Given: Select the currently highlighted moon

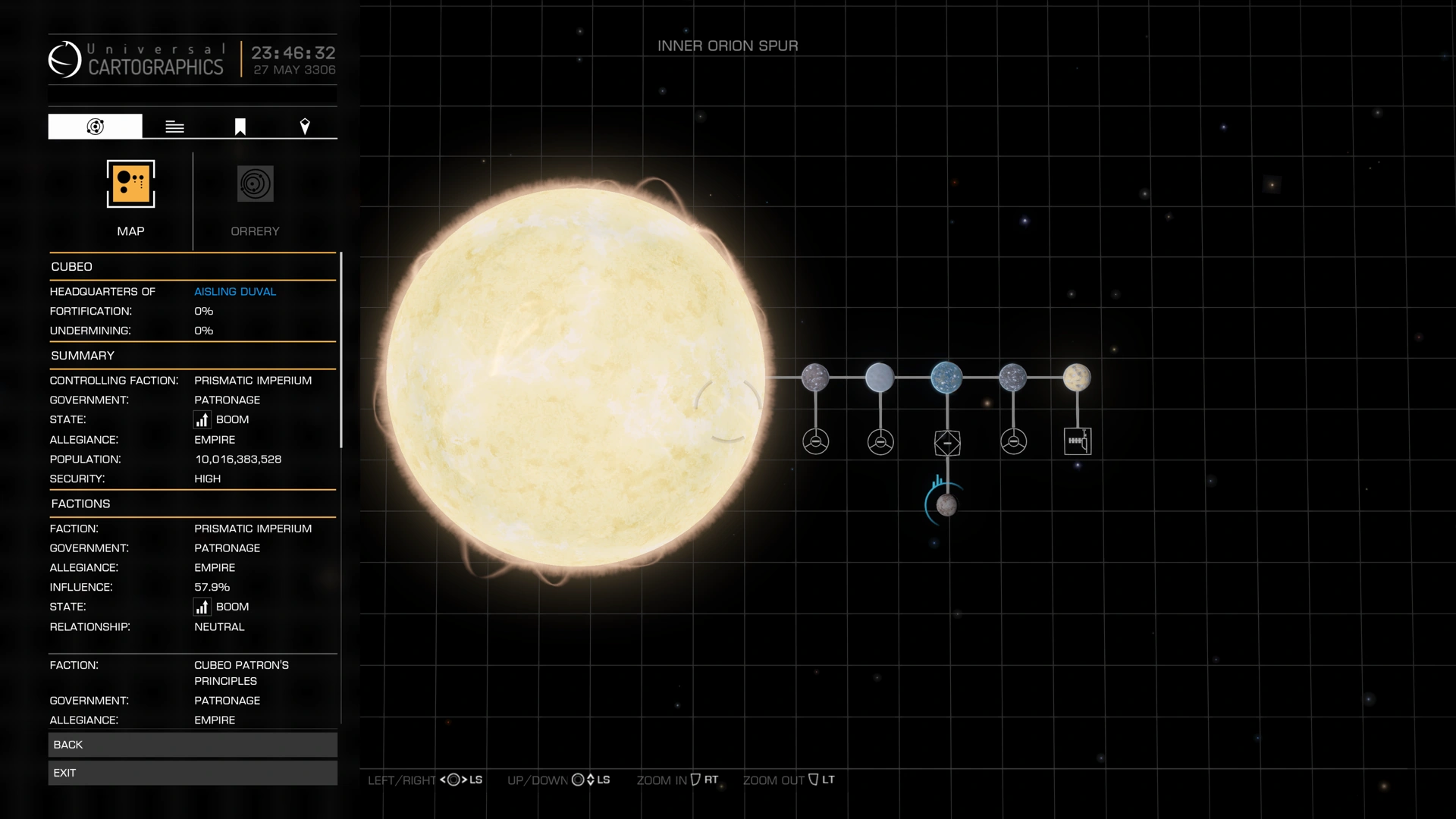Looking at the screenshot, I should point(946,504).
